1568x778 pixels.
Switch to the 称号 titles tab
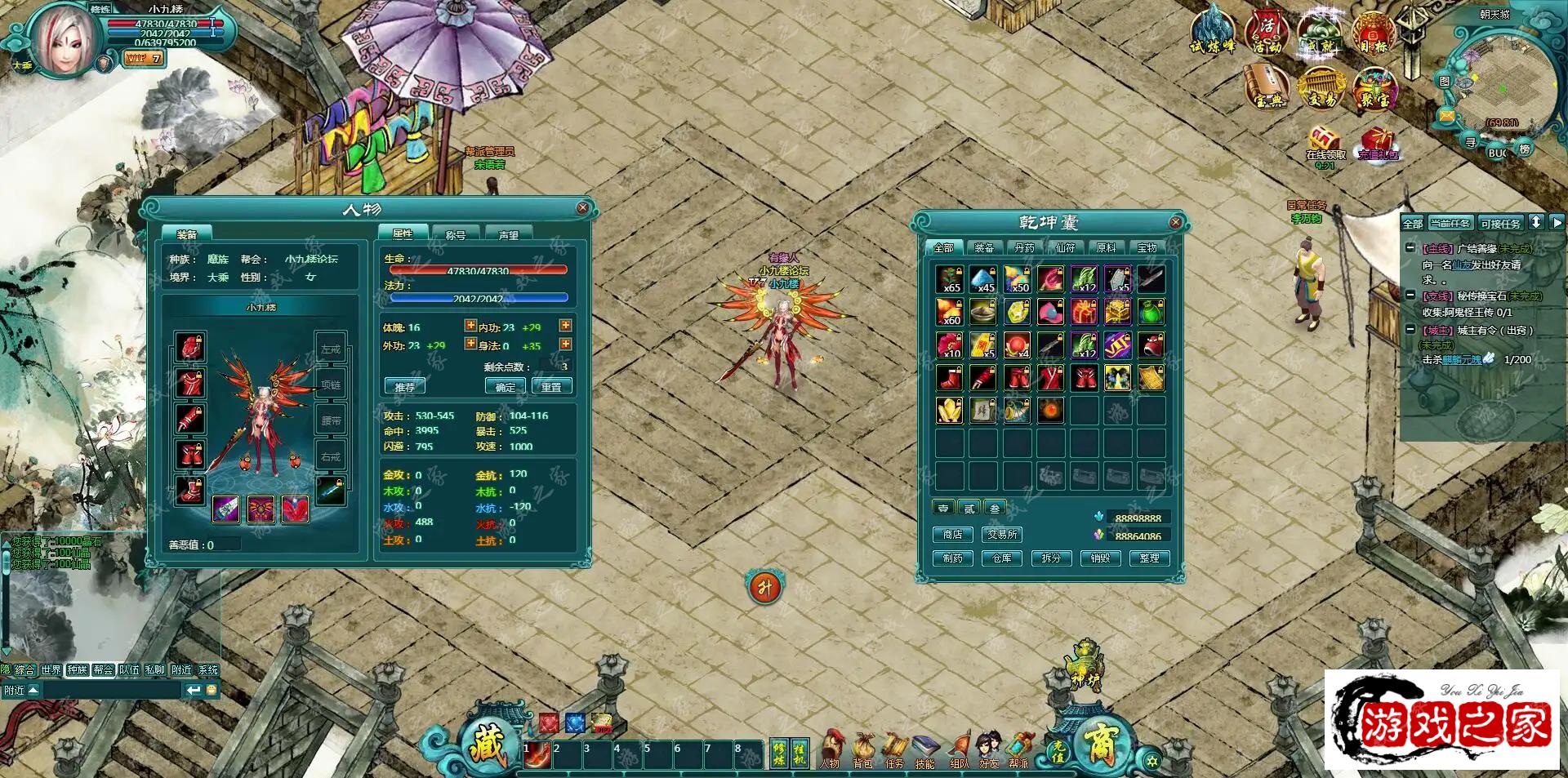(455, 234)
